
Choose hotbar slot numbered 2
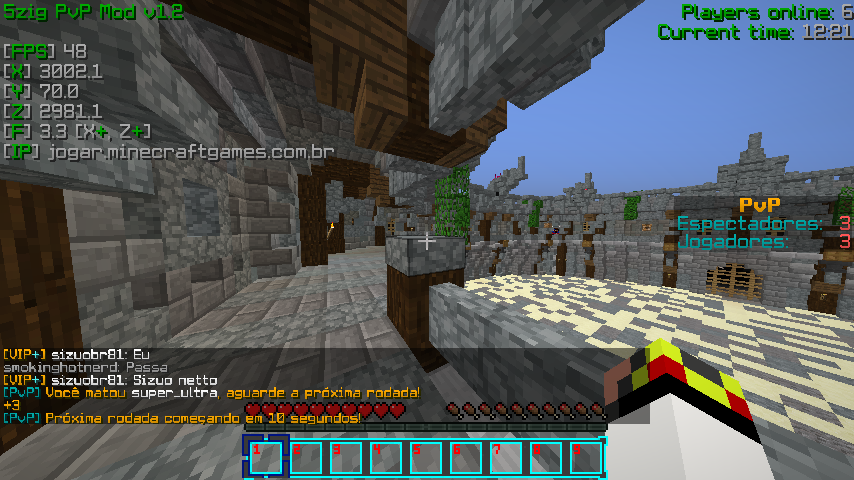305,457
